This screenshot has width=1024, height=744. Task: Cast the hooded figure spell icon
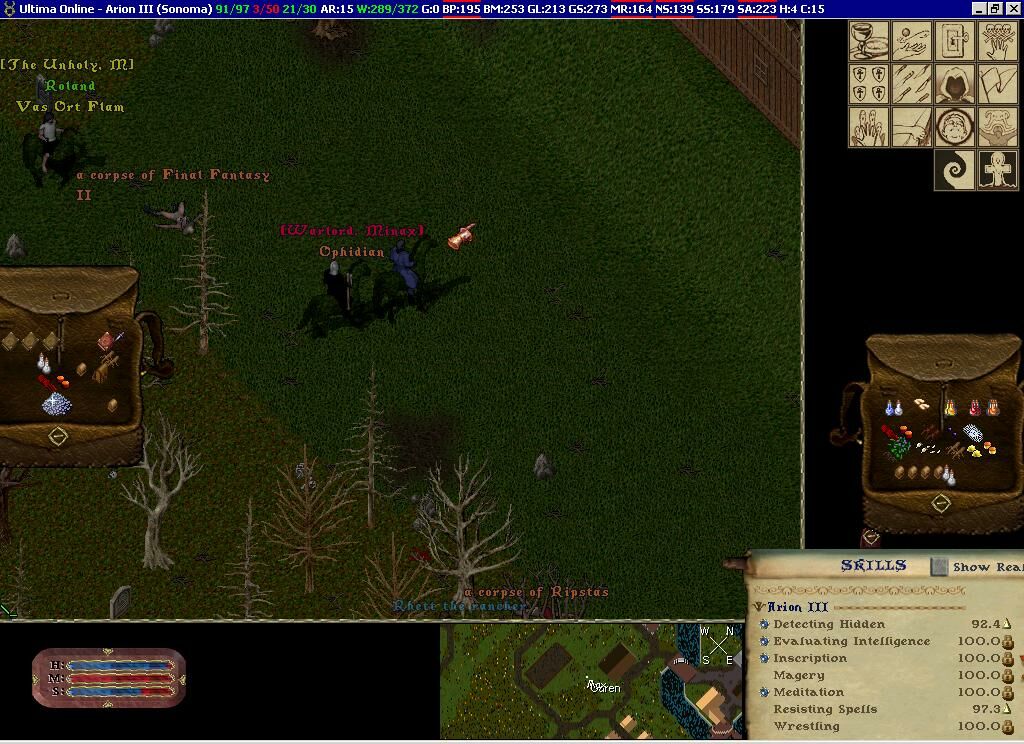955,84
